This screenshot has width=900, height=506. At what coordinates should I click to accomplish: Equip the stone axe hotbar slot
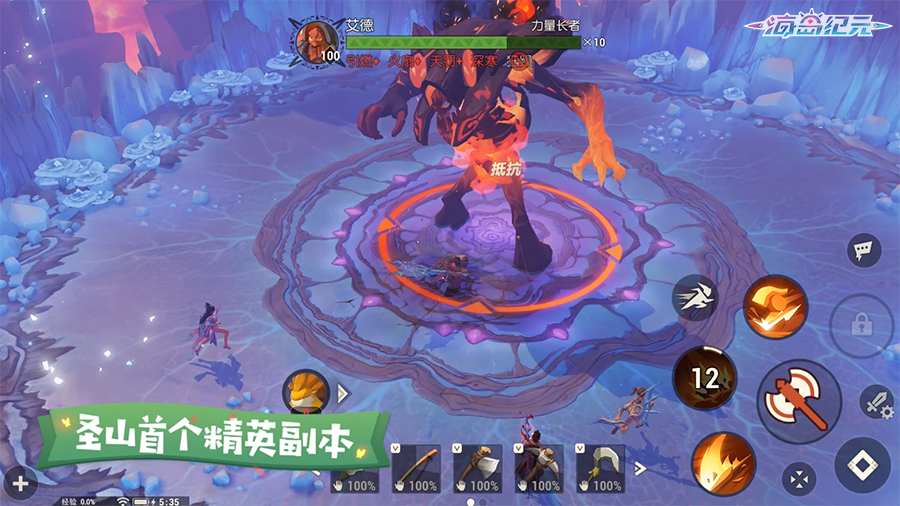coord(477,468)
